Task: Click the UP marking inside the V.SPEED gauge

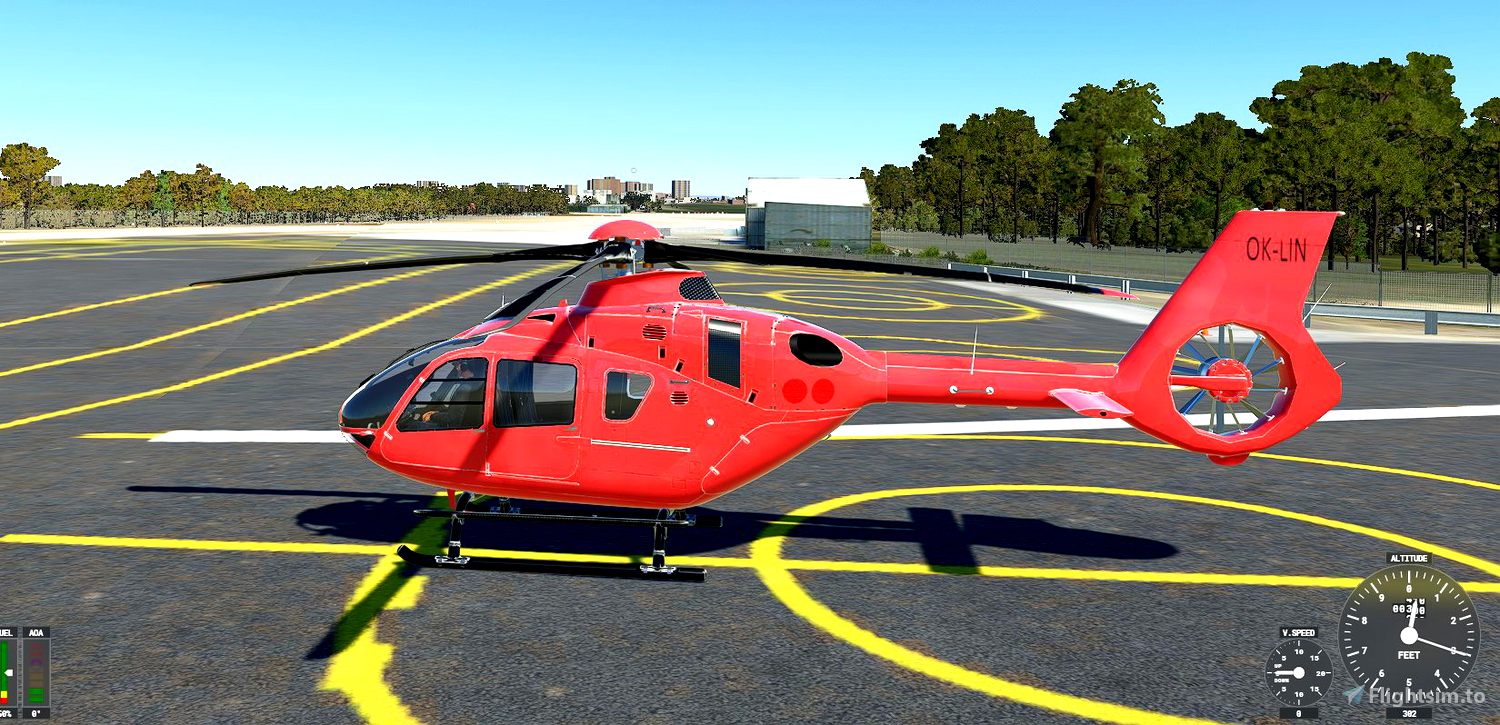Action: tap(1277, 666)
